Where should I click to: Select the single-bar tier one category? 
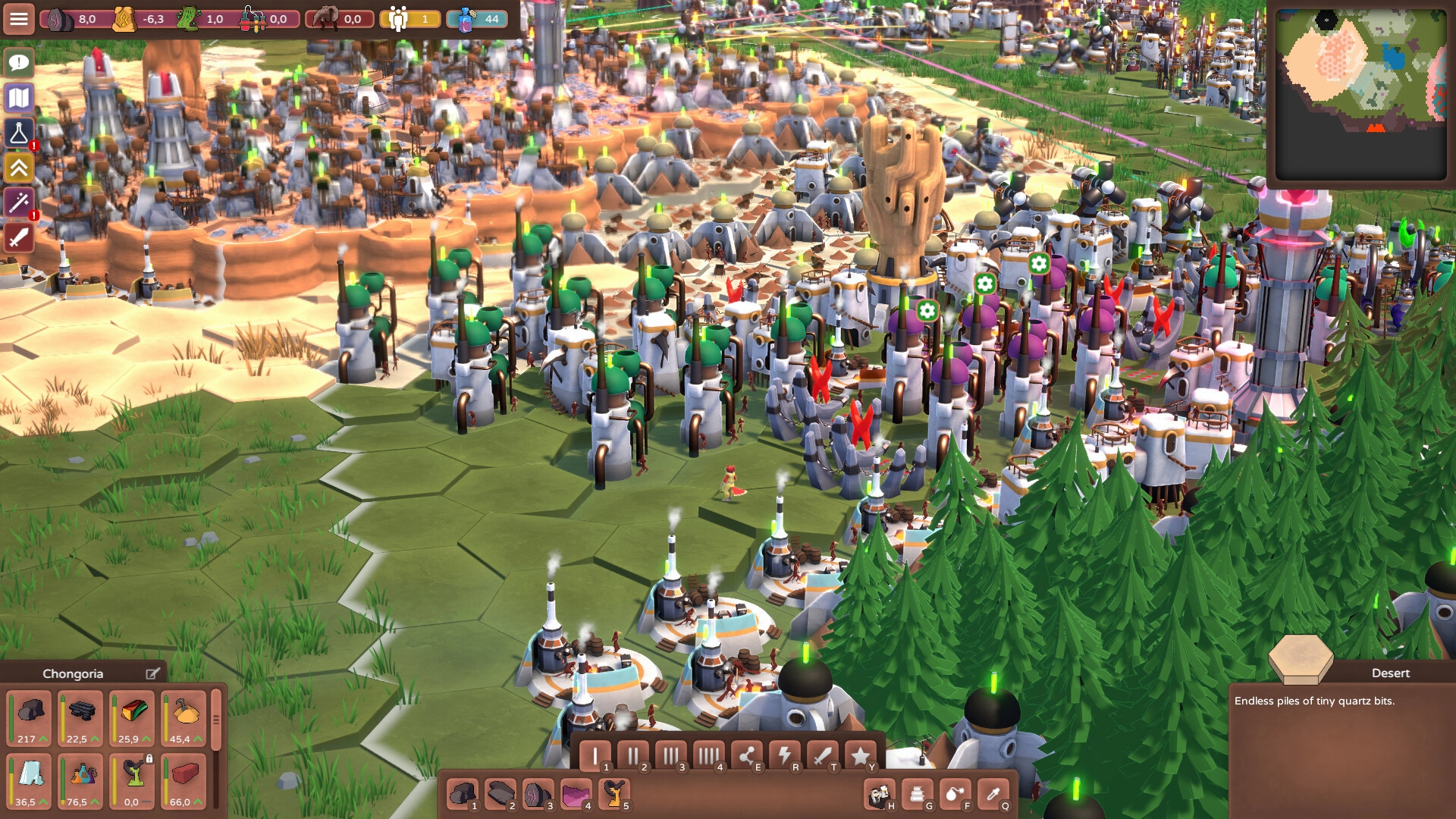(x=595, y=756)
